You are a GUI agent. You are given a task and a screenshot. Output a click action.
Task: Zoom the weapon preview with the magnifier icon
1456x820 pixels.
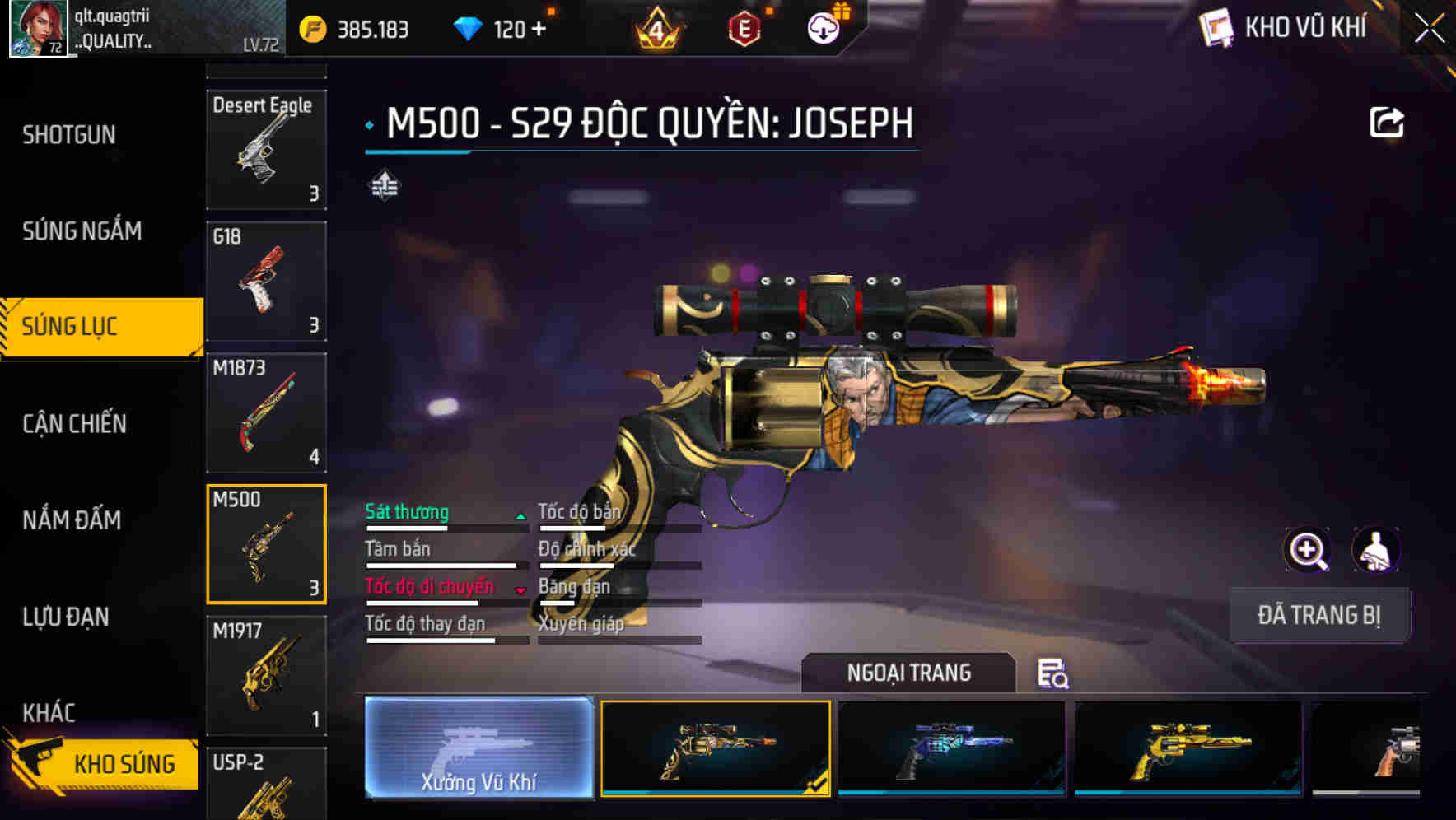[x=1306, y=549]
